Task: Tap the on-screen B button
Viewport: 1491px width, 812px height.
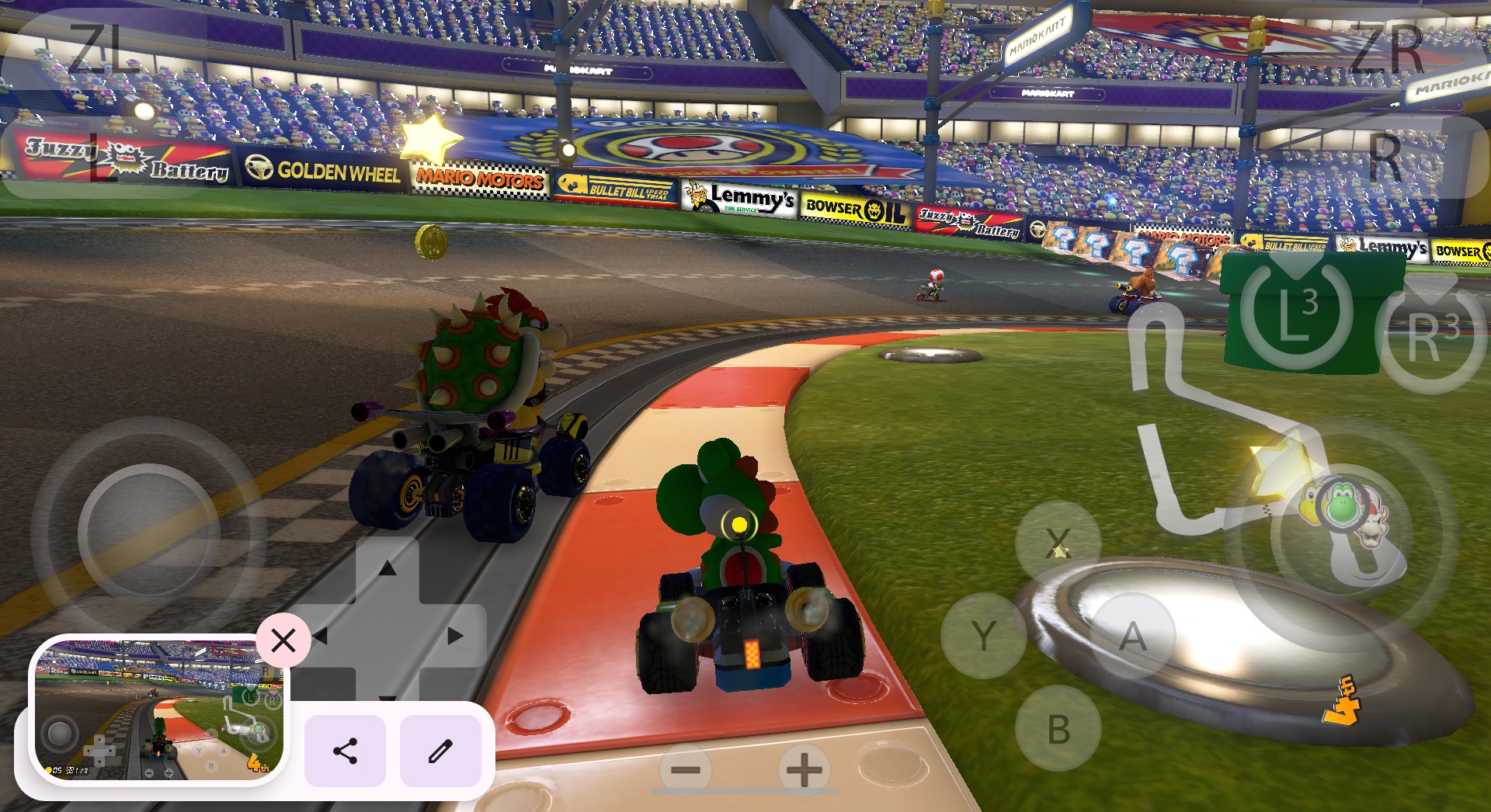Action: [x=1058, y=729]
